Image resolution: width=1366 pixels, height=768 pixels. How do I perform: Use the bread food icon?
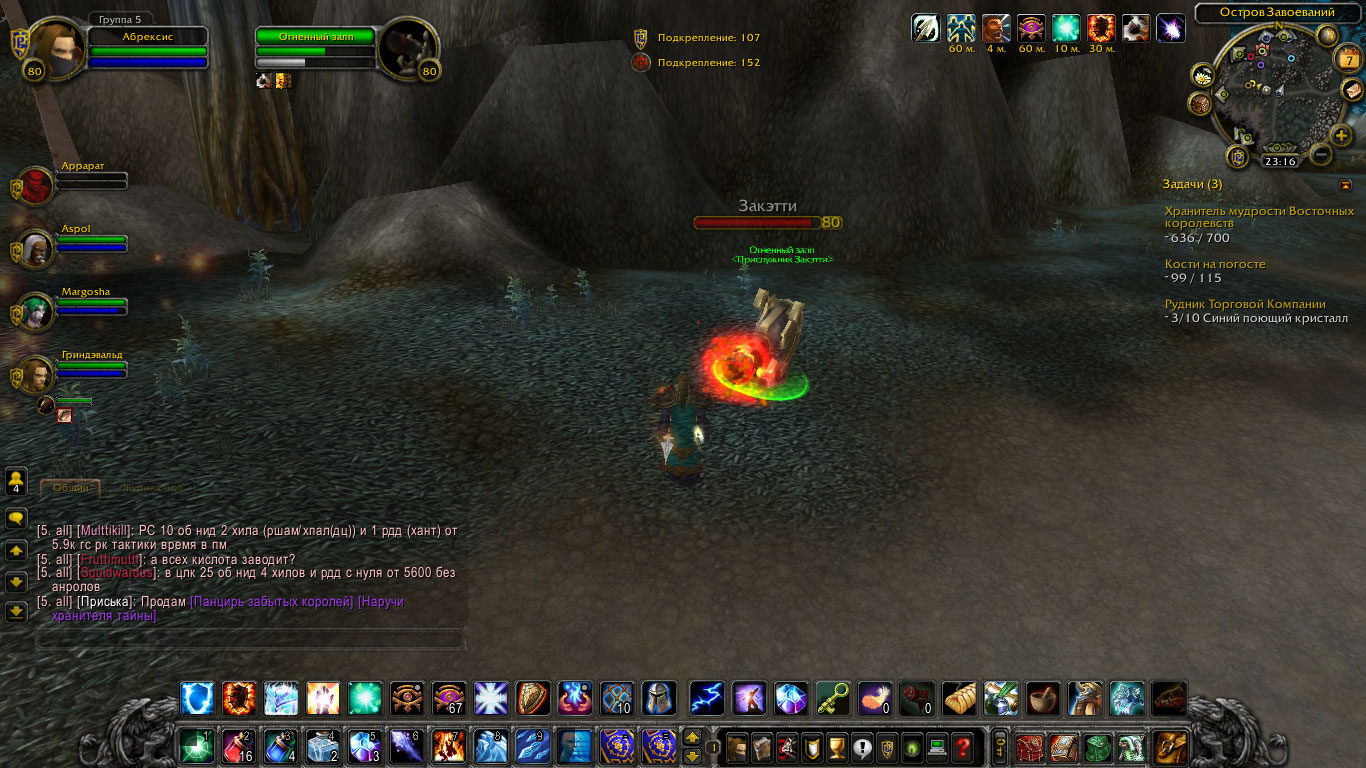(959, 698)
